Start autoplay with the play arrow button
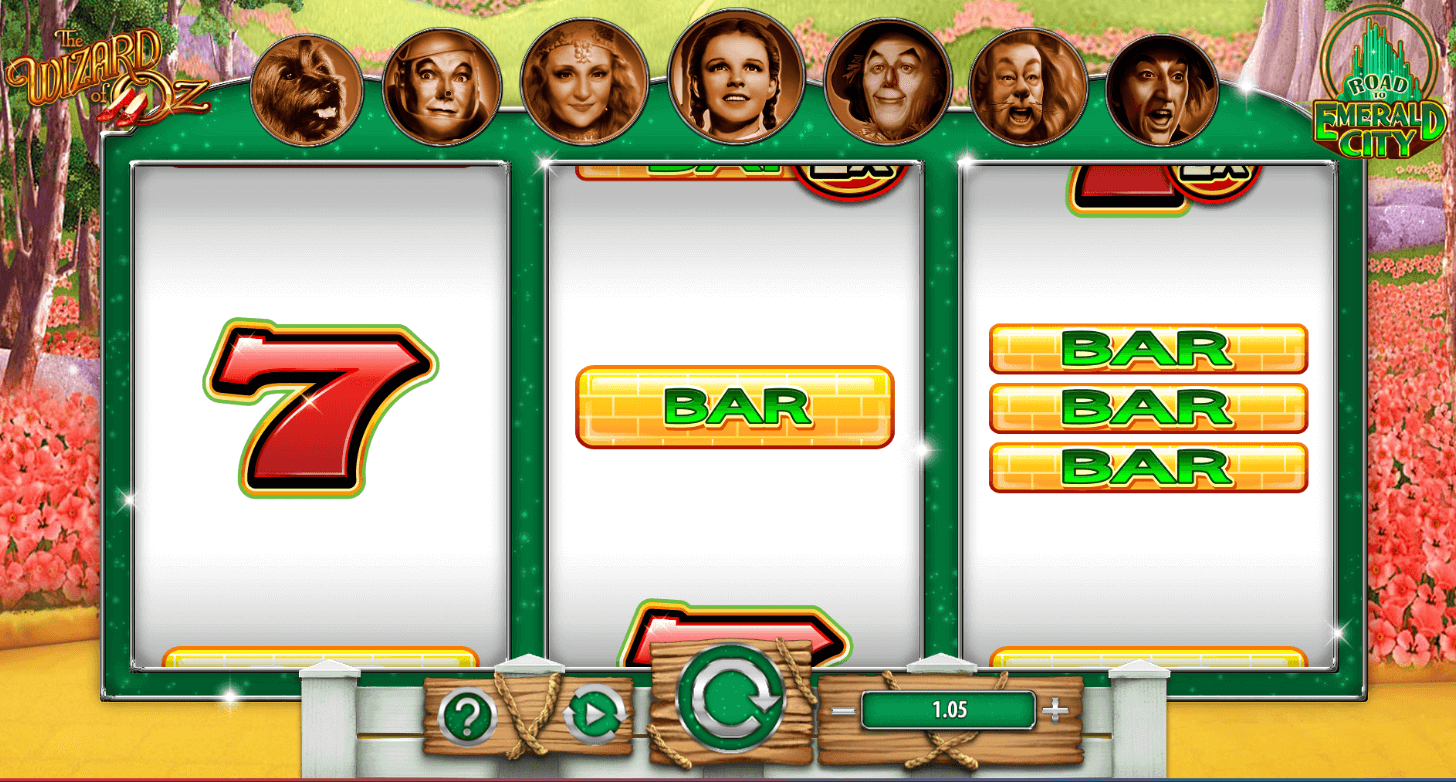 point(594,716)
